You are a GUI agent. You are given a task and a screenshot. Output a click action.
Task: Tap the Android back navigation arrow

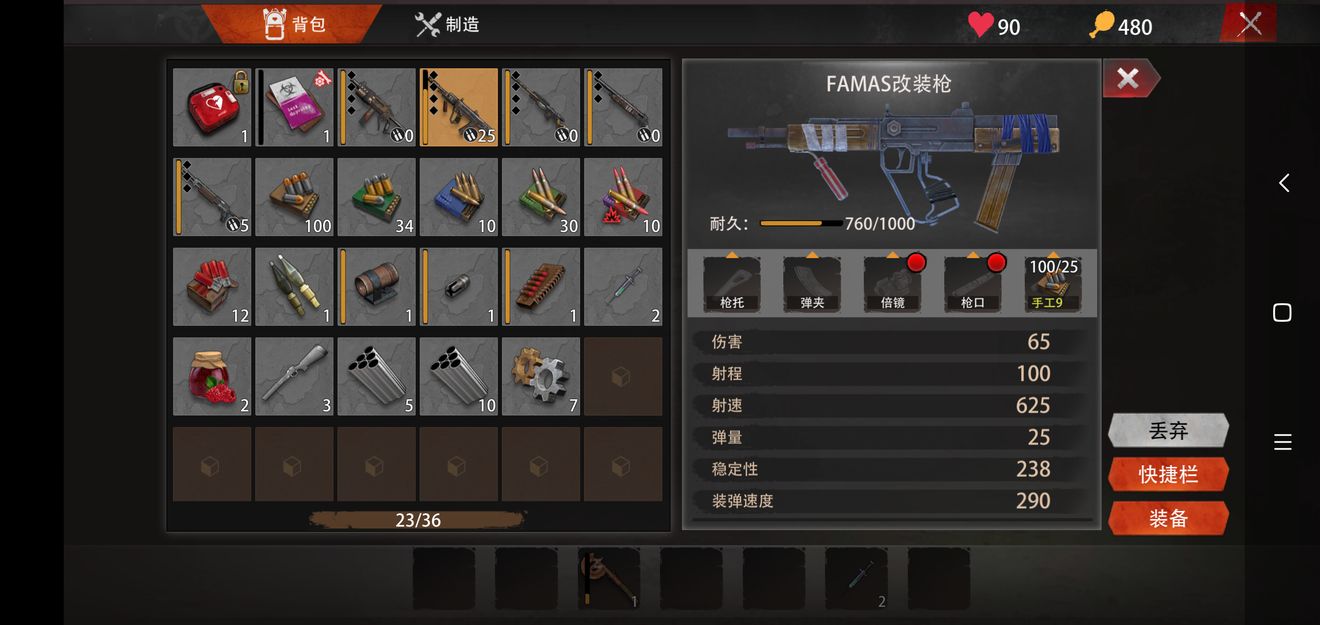pyautogui.click(x=1283, y=183)
